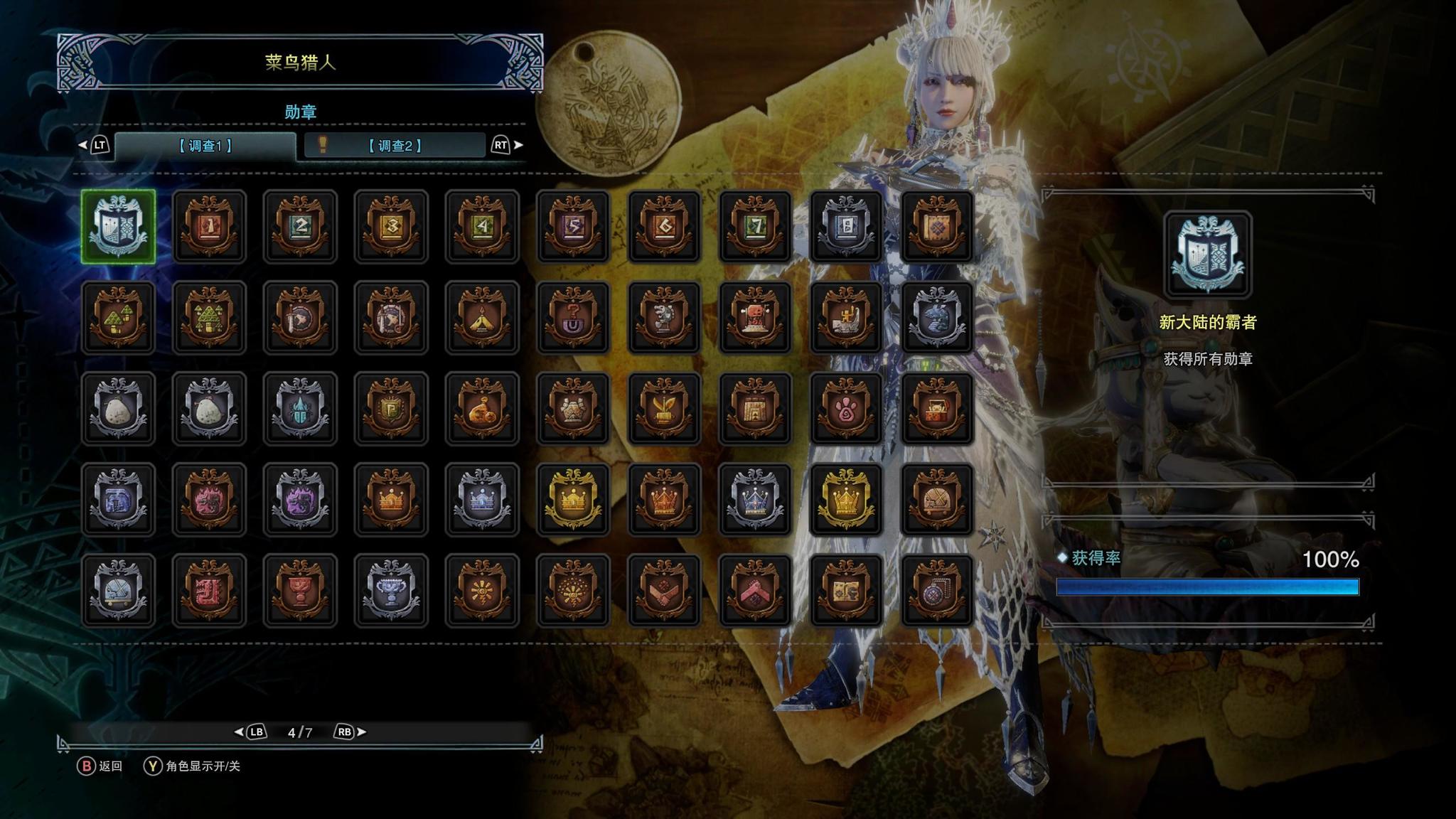Select the bronze goblet trophy medal
Image resolution: width=1456 pixels, height=819 pixels.
(x=300, y=591)
